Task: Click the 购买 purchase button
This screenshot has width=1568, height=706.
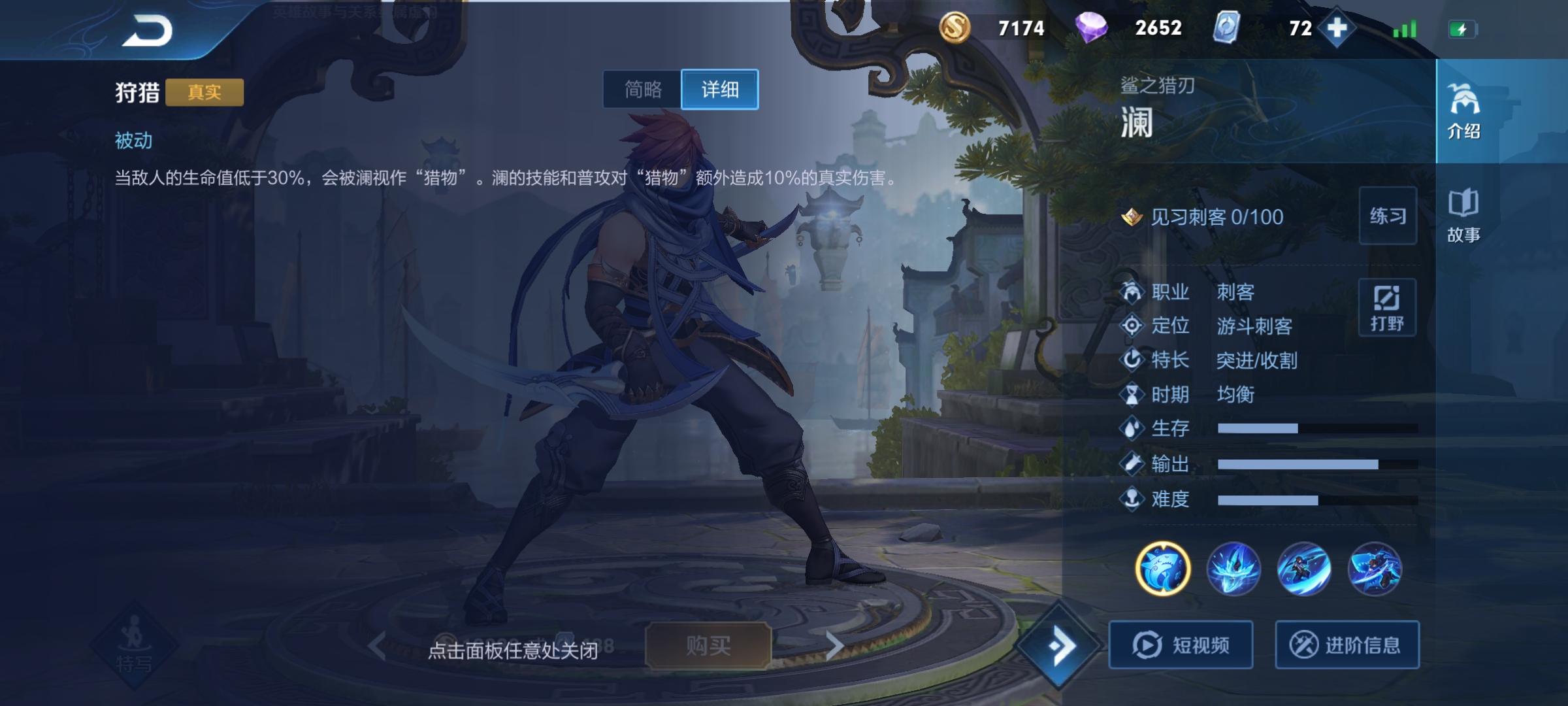Action: (708, 646)
